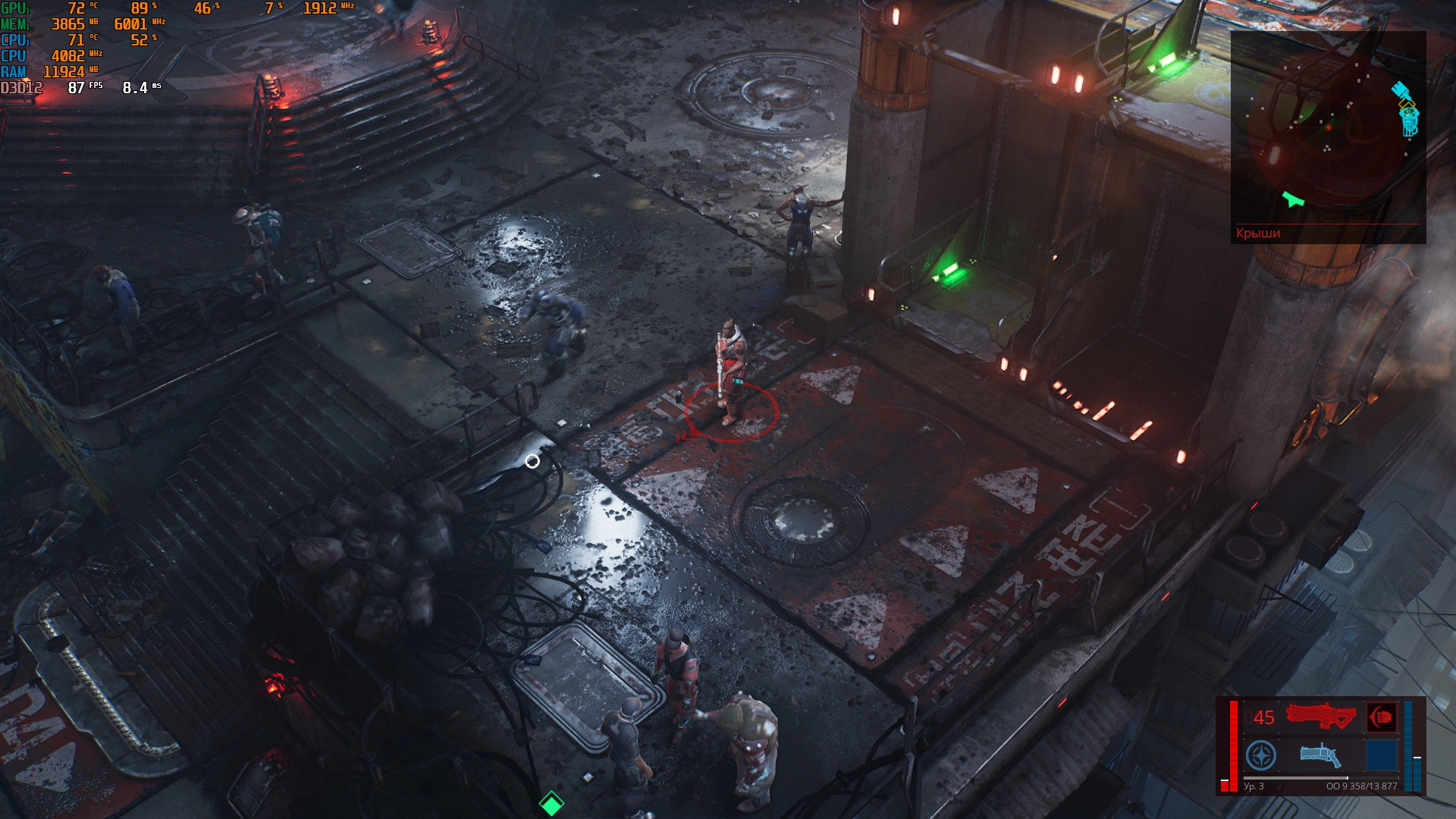Click the green arrow marker on minimap

pyautogui.click(x=1292, y=199)
